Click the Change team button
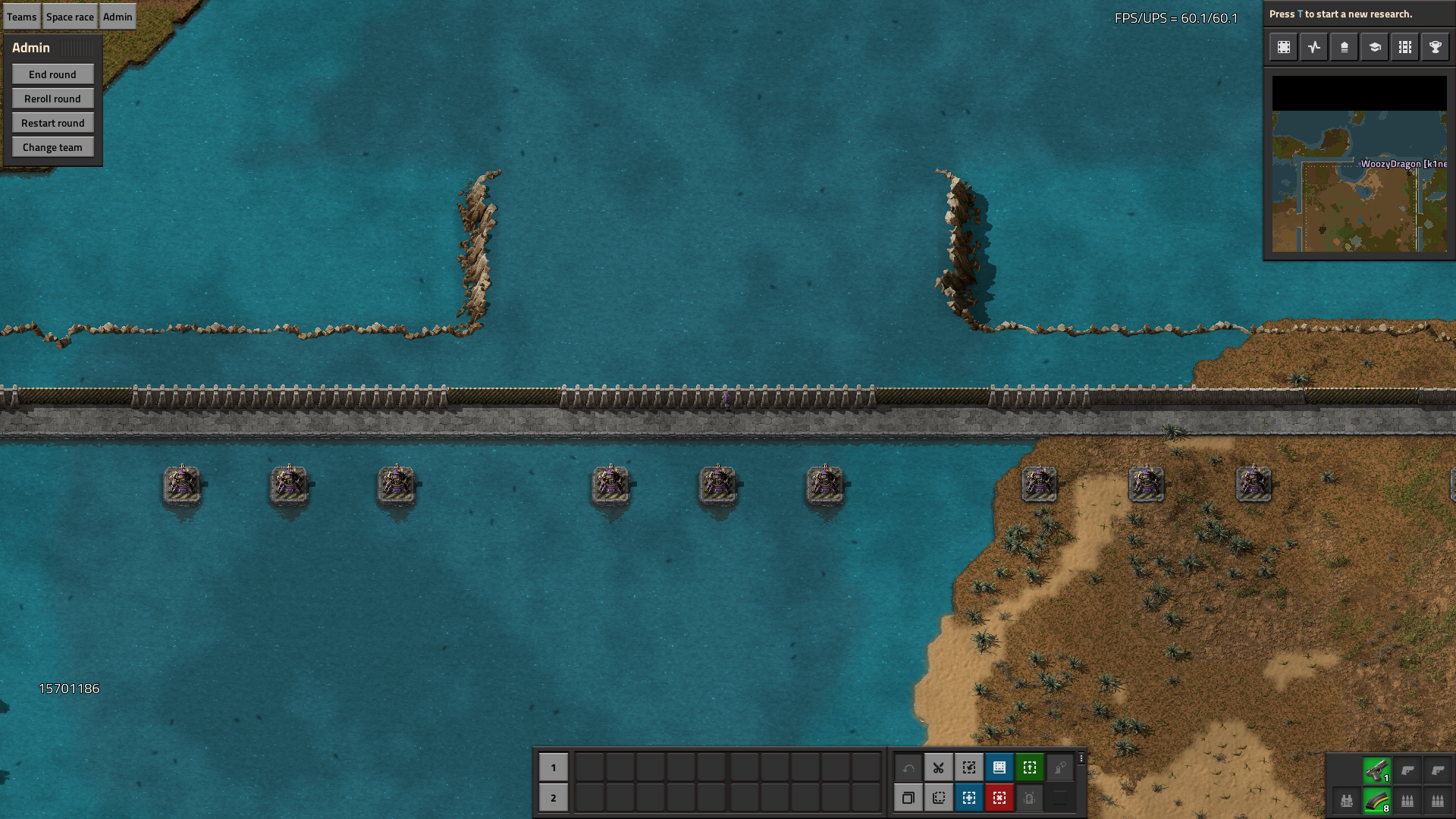Screen dimensions: 1456x819 click(52, 147)
